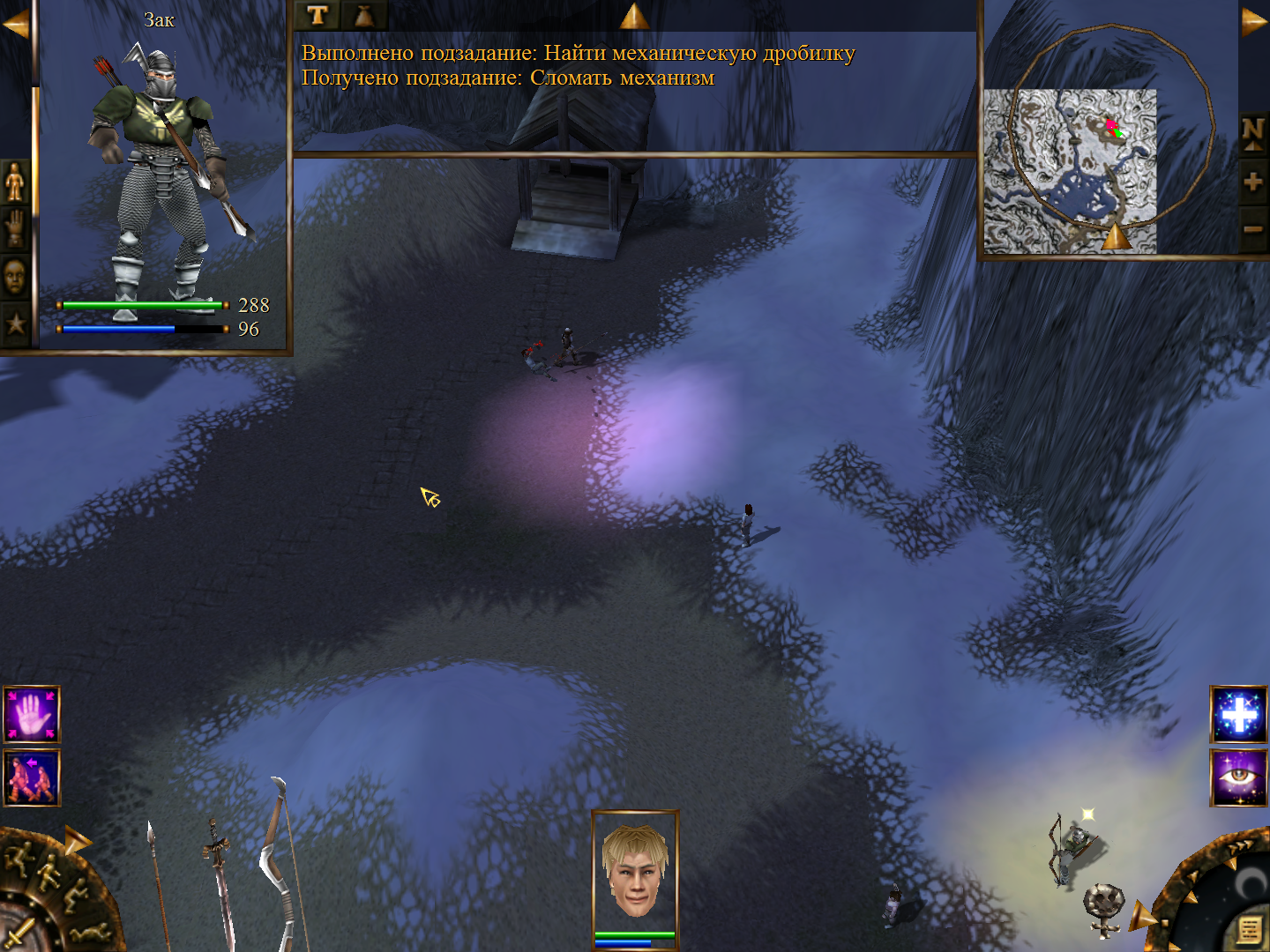The image size is (1270, 952).
Task: Switch to the hand icon tab
Action: (x=15, y=228)
